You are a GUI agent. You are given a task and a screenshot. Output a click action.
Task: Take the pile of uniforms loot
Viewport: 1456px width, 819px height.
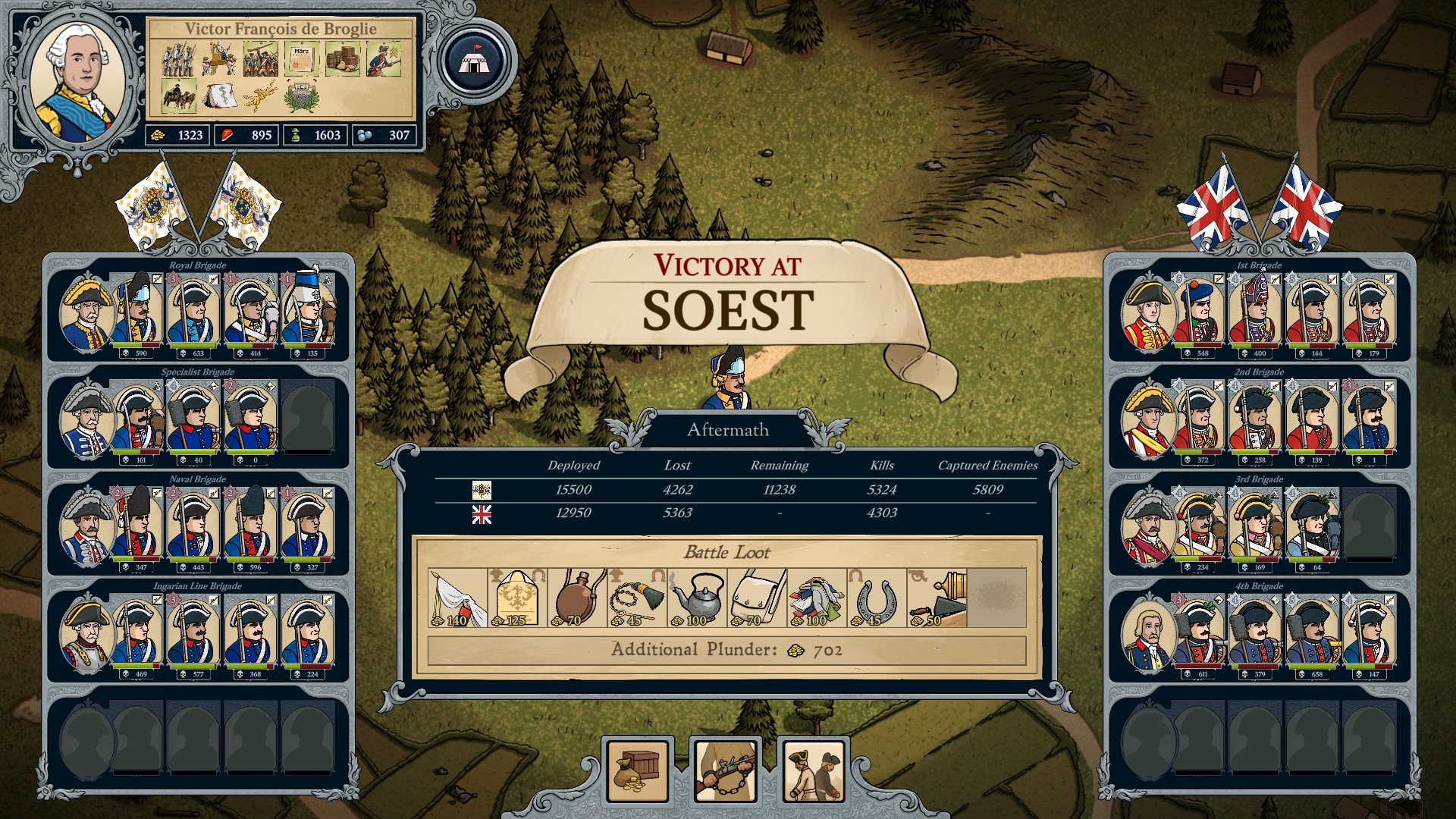pyautogui.click(x=817, y=598)
